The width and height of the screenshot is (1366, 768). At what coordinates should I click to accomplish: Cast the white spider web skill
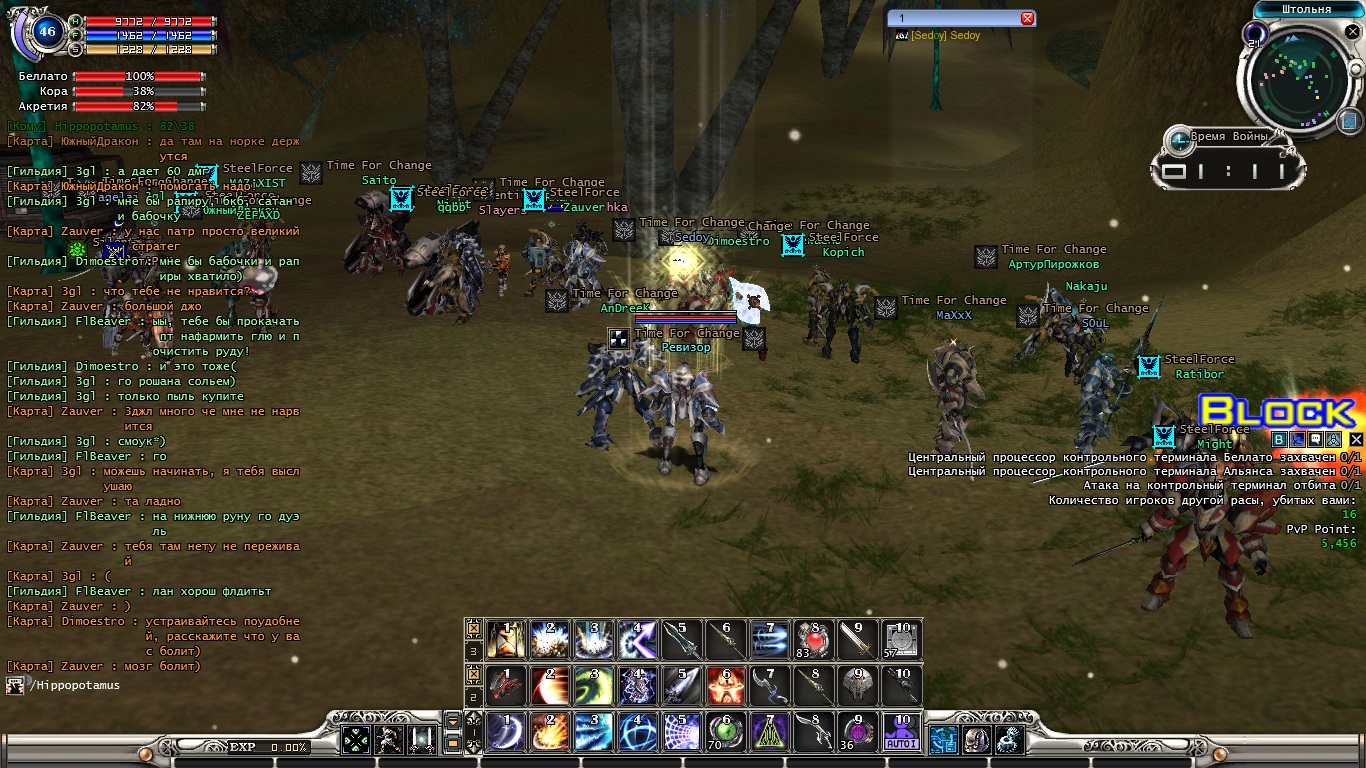(682, 732)
